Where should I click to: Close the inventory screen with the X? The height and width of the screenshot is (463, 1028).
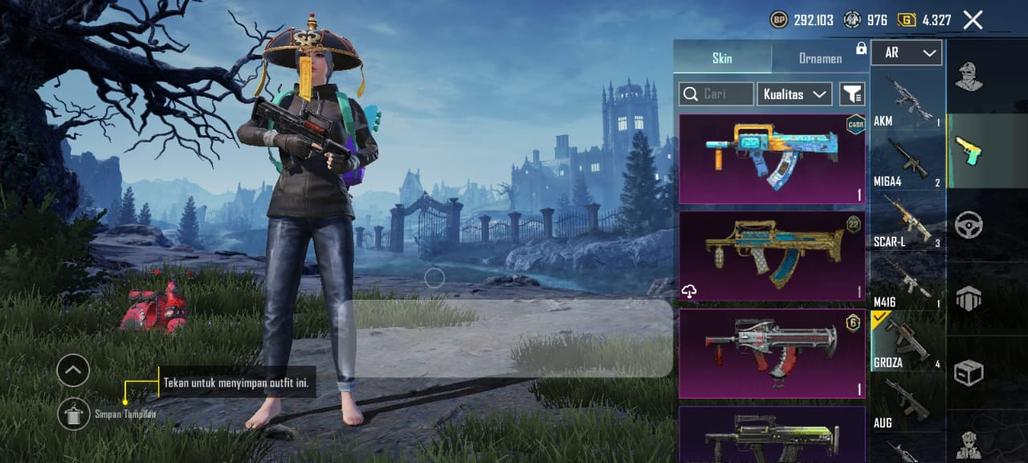pyautogui.click(x=972, y=19)
